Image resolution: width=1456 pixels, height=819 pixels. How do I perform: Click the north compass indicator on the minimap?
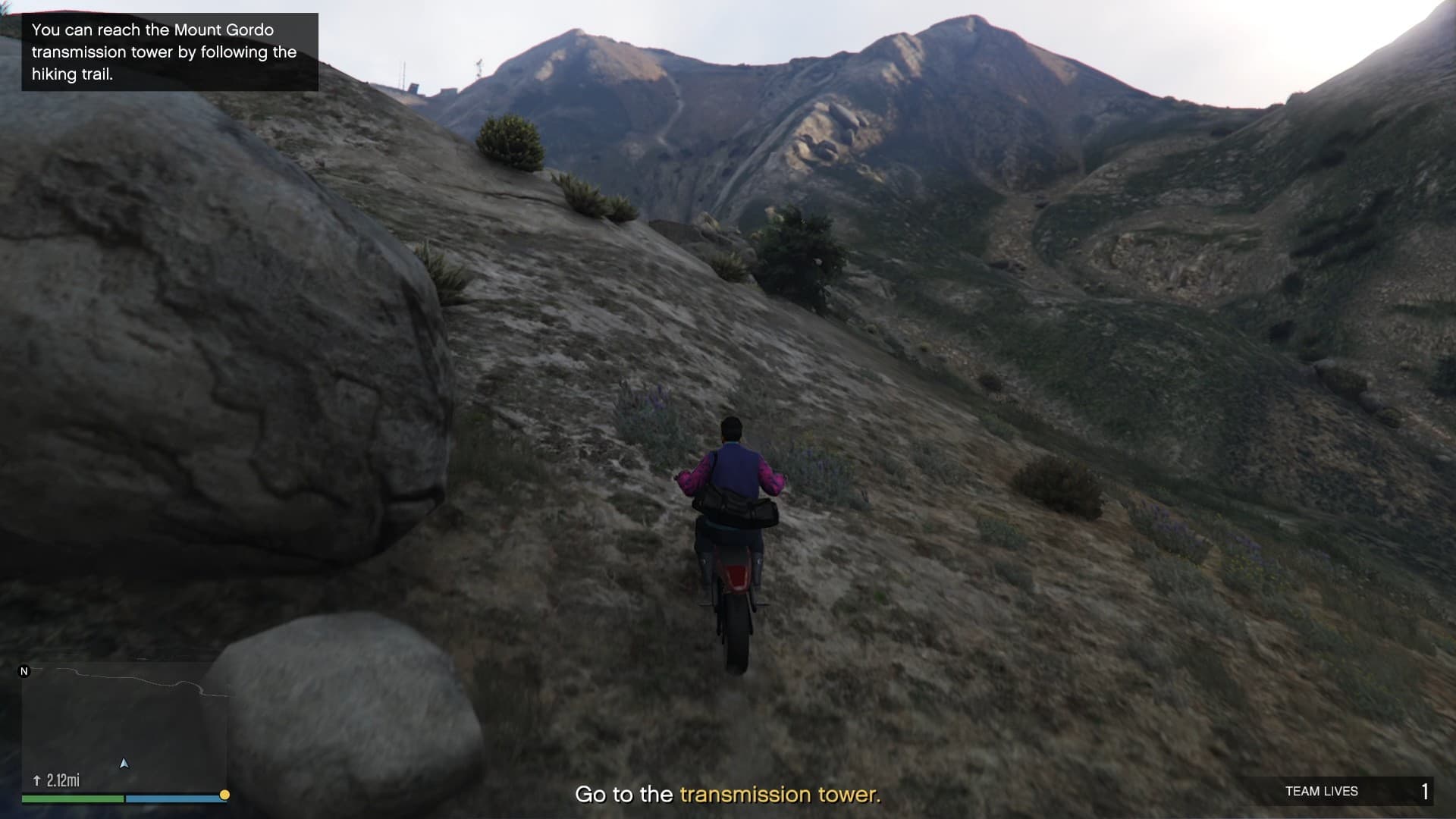coord(24,671)
